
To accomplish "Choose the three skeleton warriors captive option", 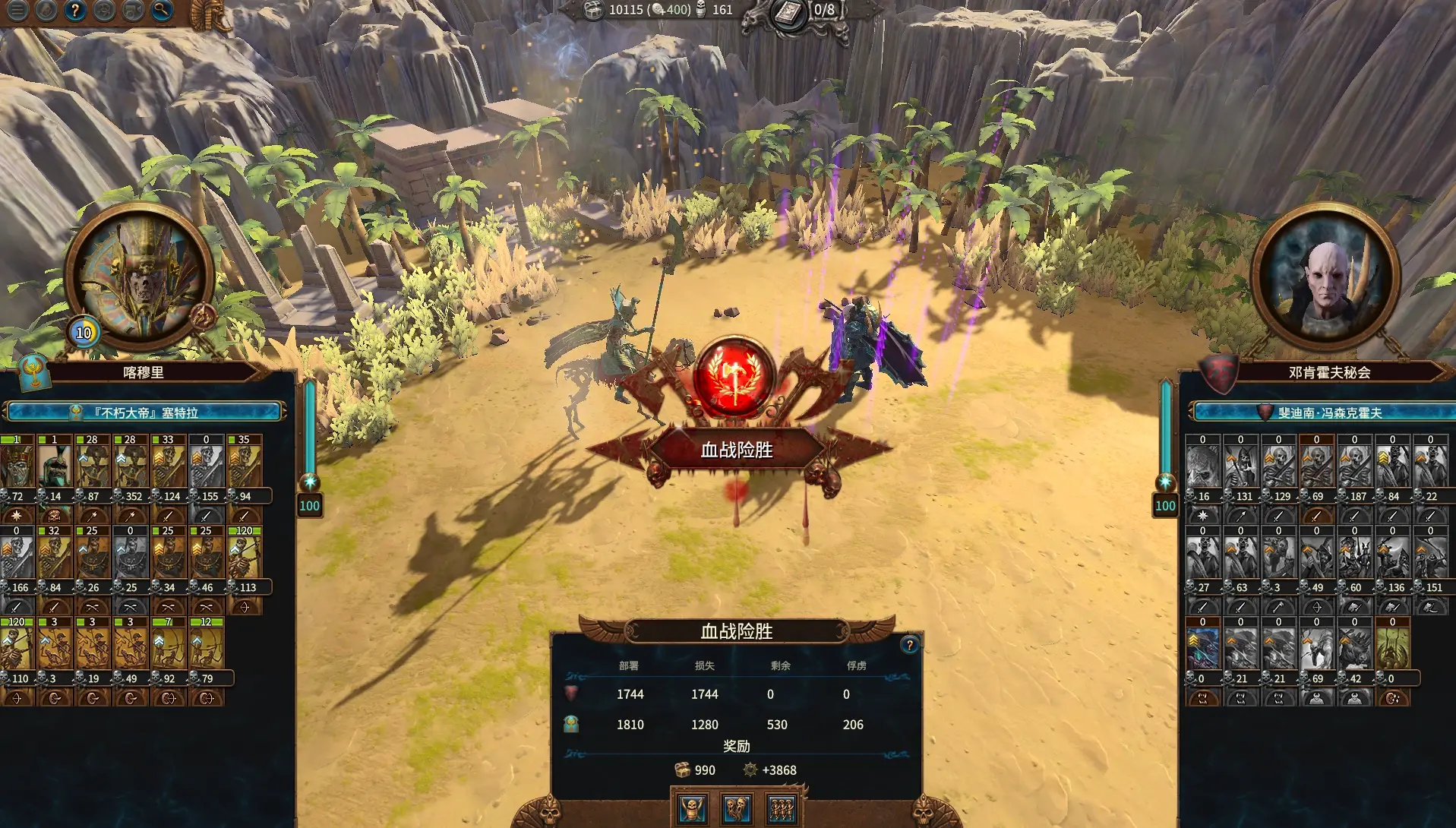I will (x=781, y=808).
